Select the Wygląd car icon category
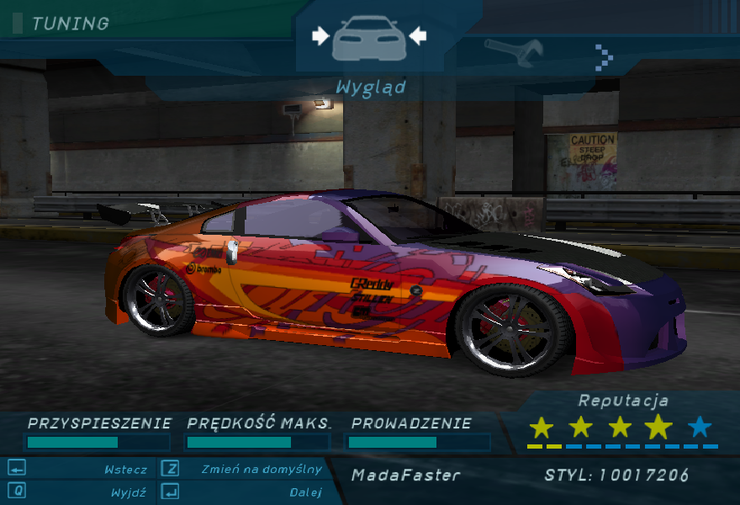Image resolution: width=740 pixels, height=505 pixels. (x=369, y=38)
